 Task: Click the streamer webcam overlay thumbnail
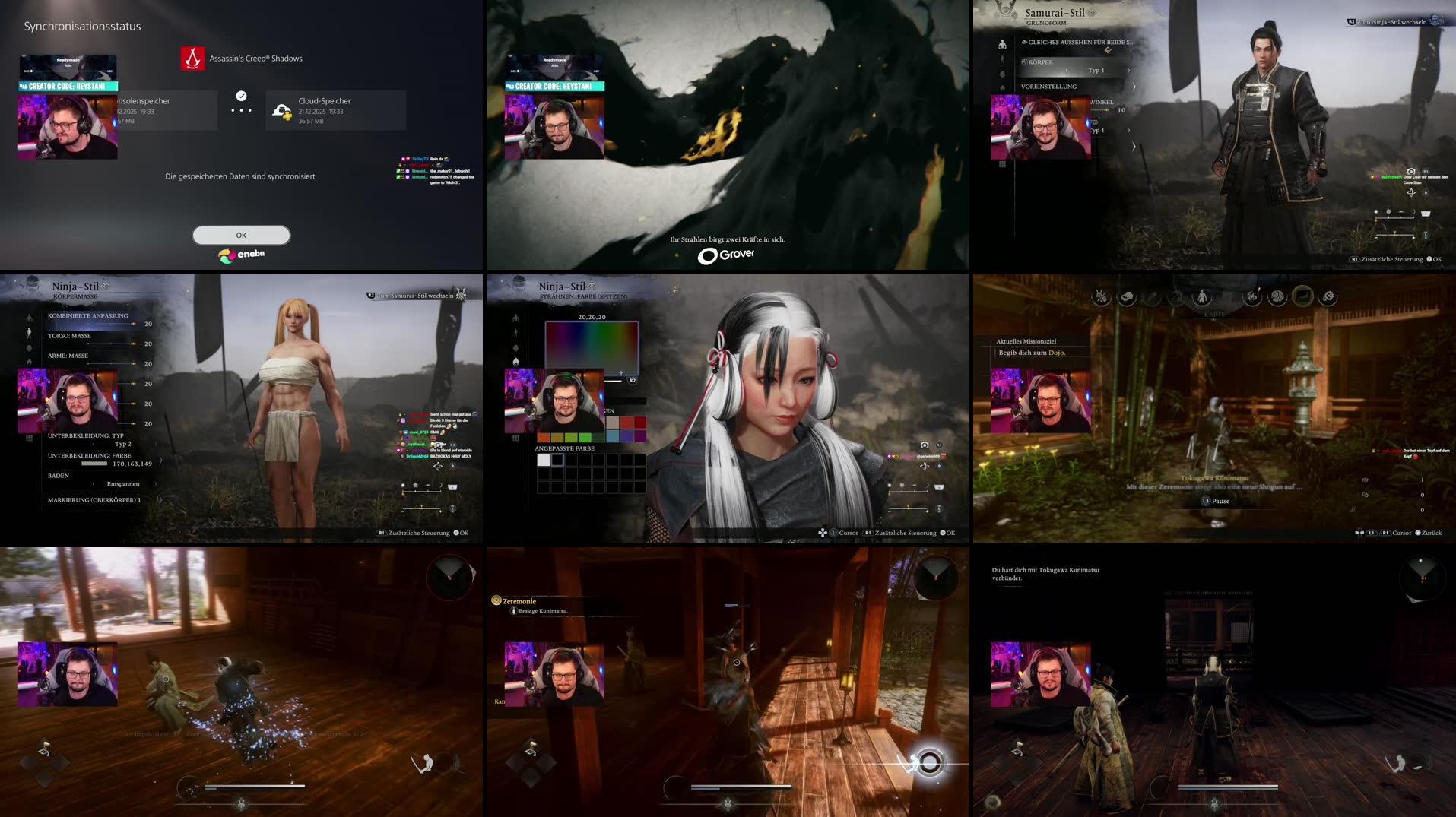67,128
